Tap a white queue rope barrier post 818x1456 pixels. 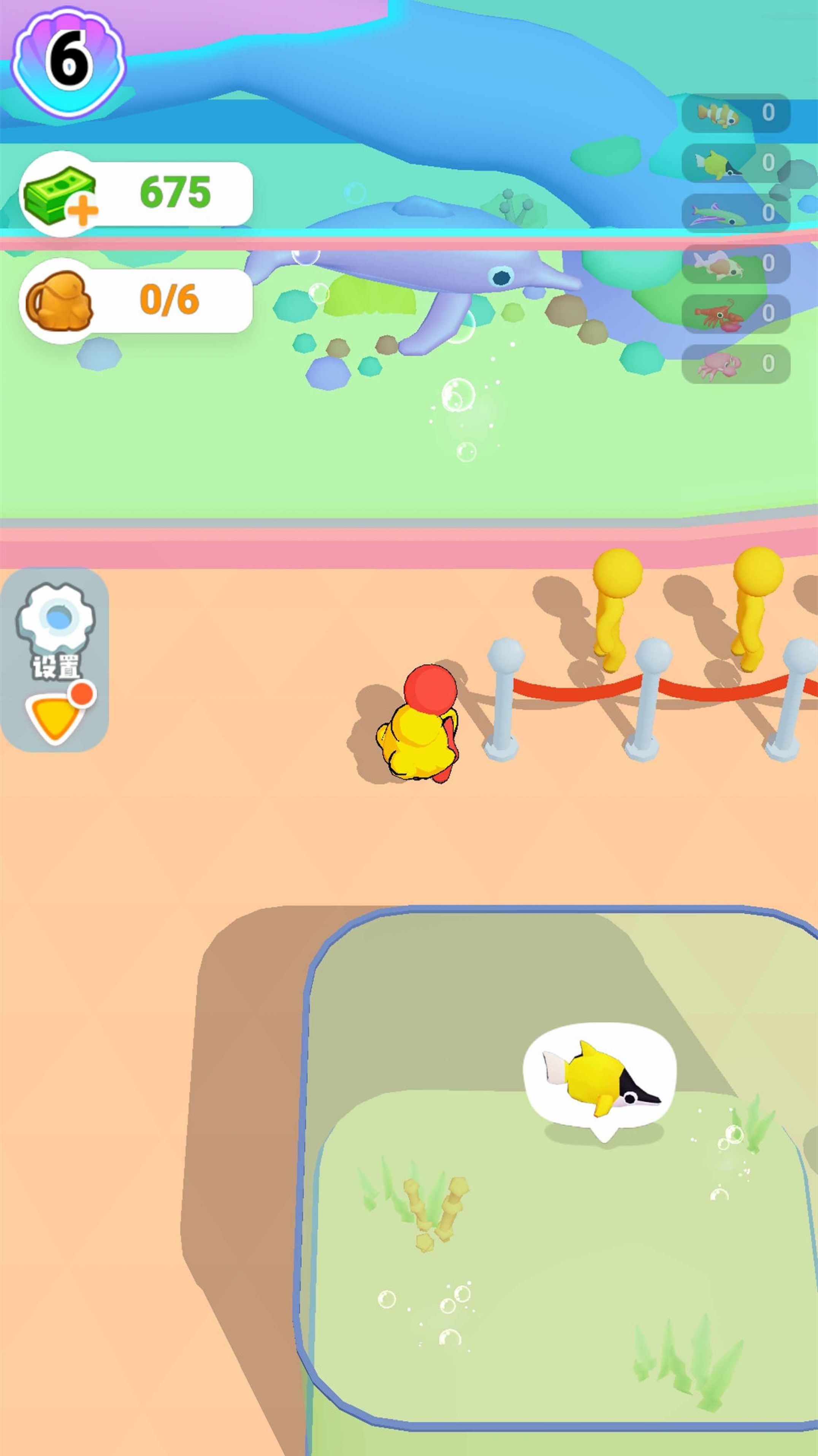point(503,701)
